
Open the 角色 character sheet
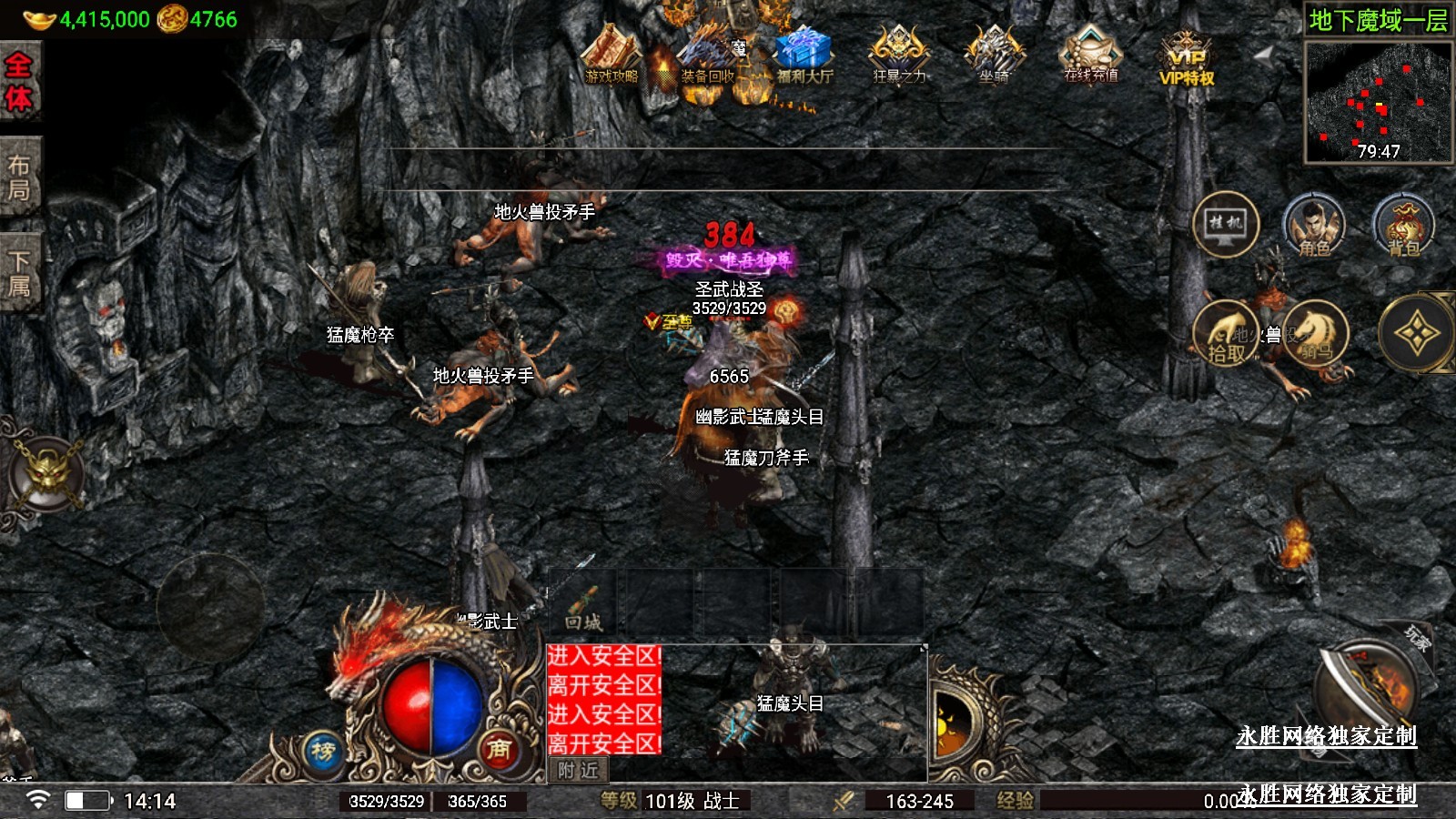1314,226
